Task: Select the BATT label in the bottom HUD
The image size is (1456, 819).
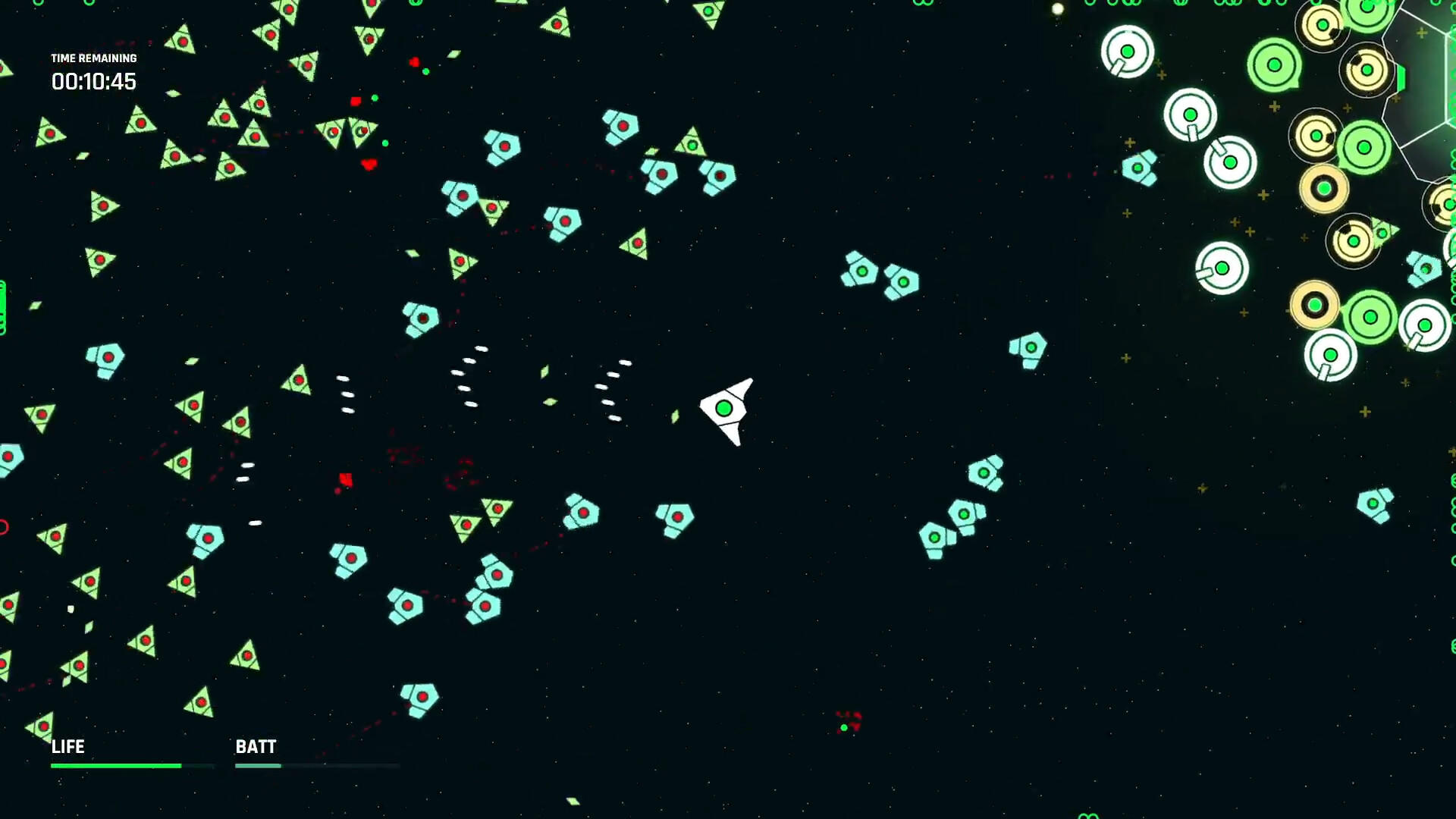Action: (x=256, y=747)
